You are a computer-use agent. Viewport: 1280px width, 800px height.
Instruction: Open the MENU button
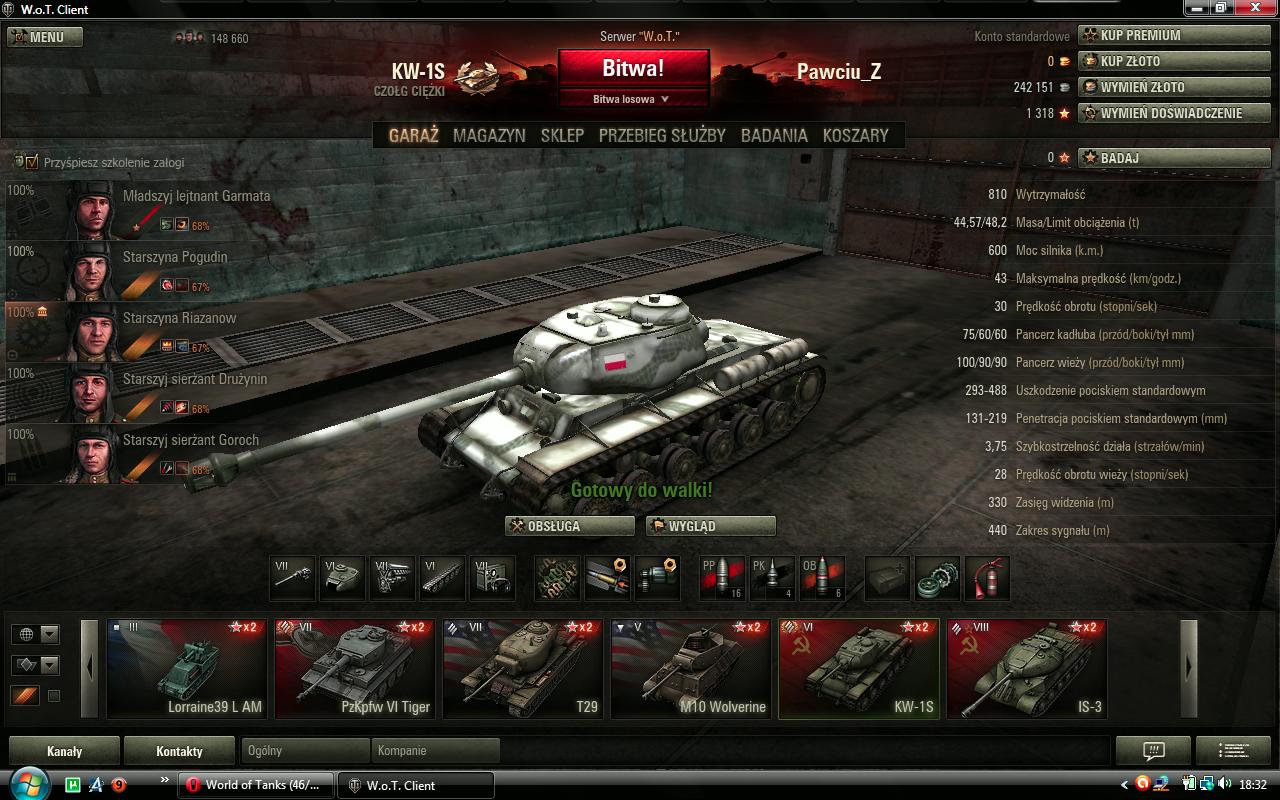pyautogui.click(x=45, y=37)
